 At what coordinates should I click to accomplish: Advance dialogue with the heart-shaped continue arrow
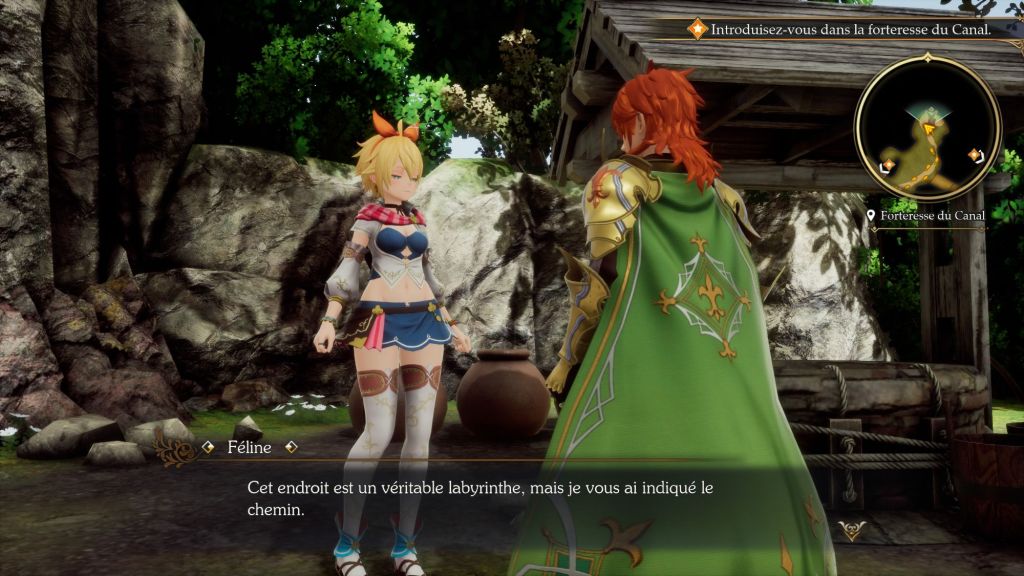pyautogui.click(x=851, y=531)
